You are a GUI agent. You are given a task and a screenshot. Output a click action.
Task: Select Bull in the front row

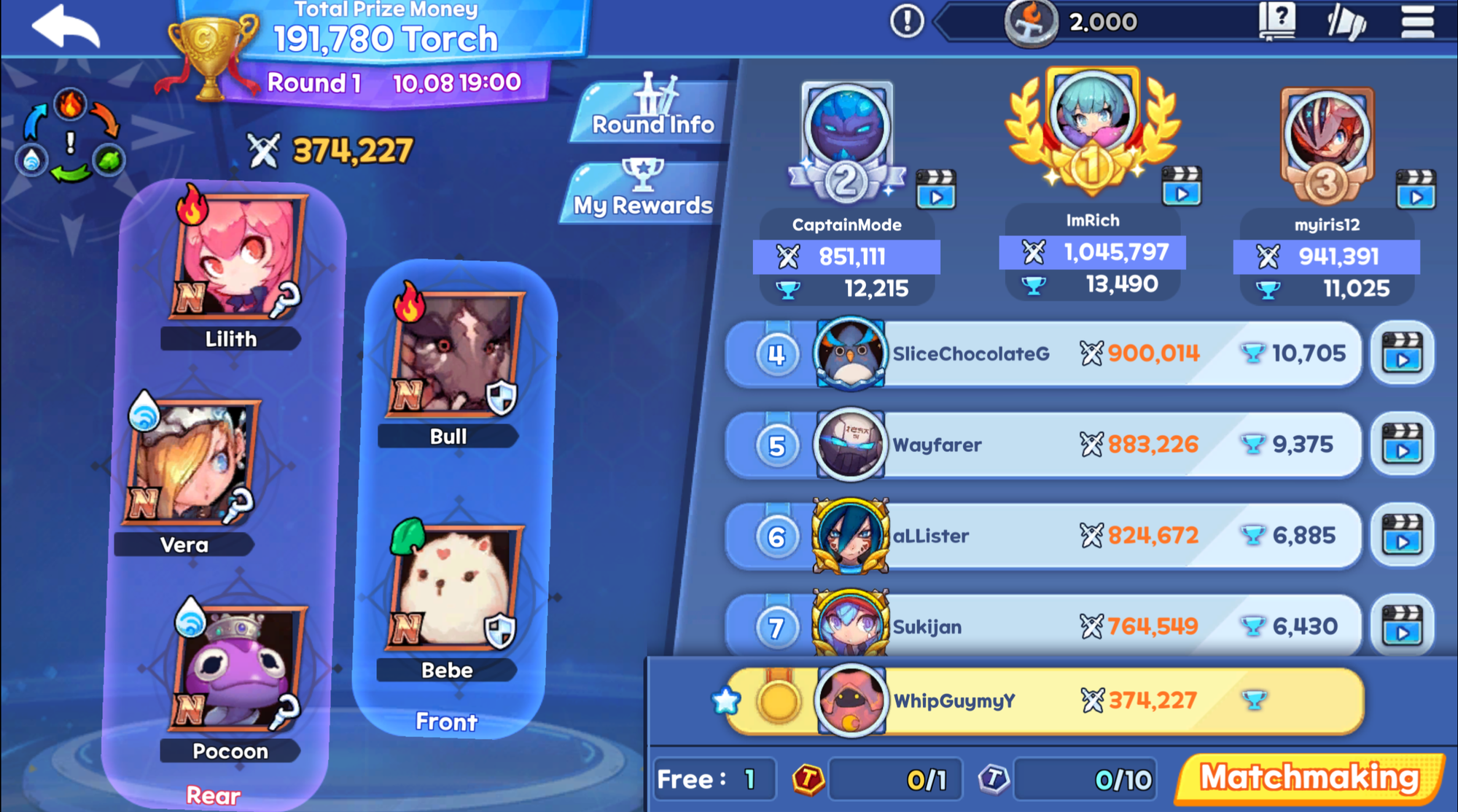(x=456, y=355)
